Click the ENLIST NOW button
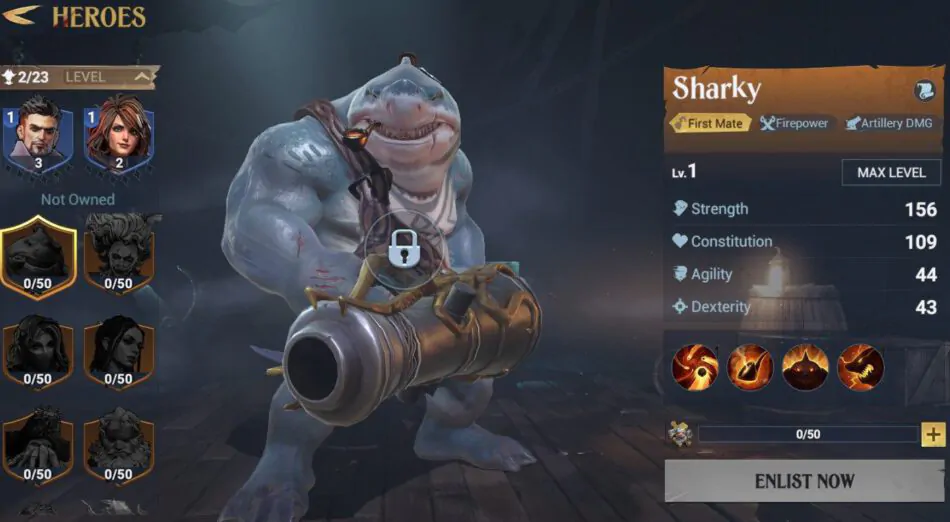This screenshot has width=950, height=522. point(804,481)
